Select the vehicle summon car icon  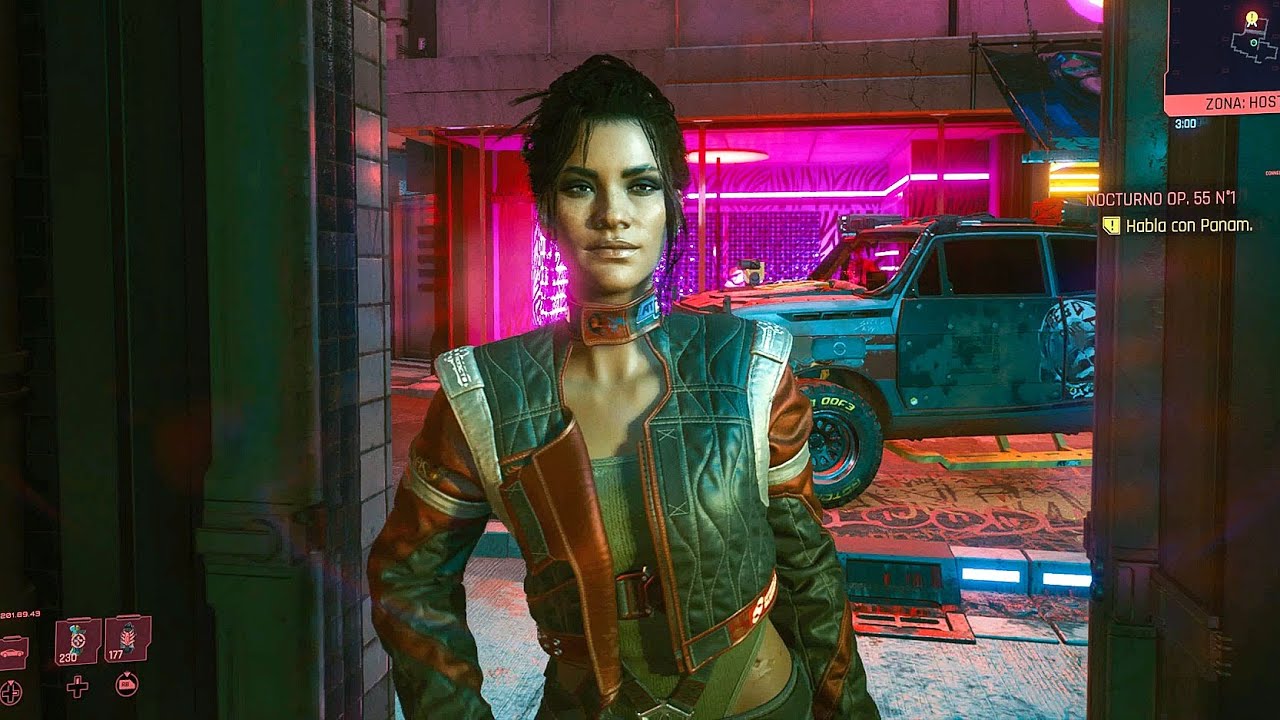click(12, 654)
